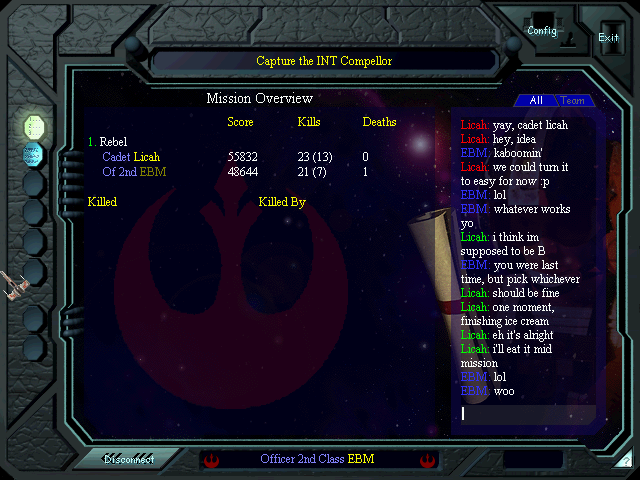640x480 pixels.
Task: Select Cadet Licah's row in the scoreboard
Action: (x=131, y=157)
